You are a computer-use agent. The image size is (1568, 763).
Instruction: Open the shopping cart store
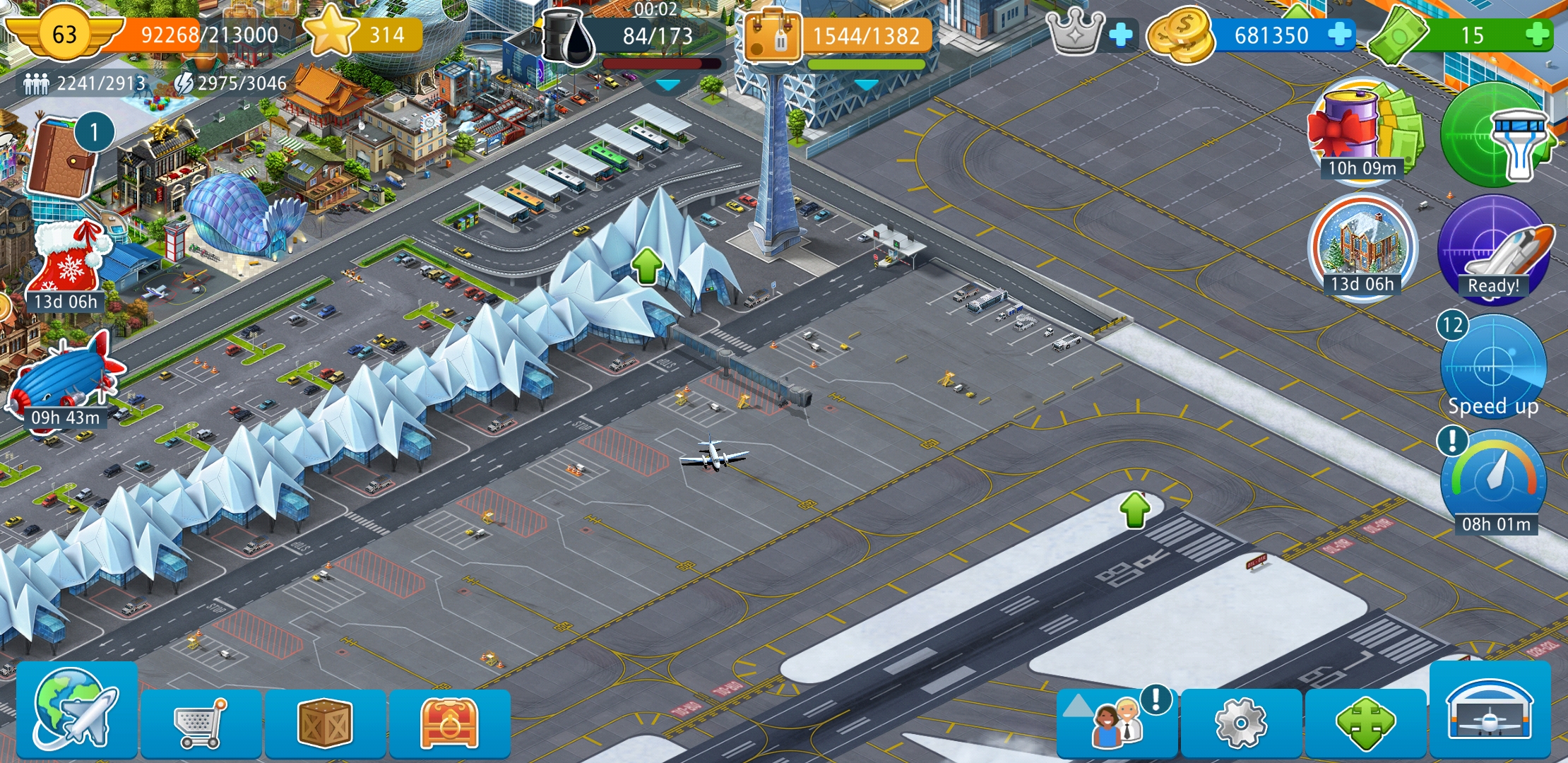coord(201,722)
